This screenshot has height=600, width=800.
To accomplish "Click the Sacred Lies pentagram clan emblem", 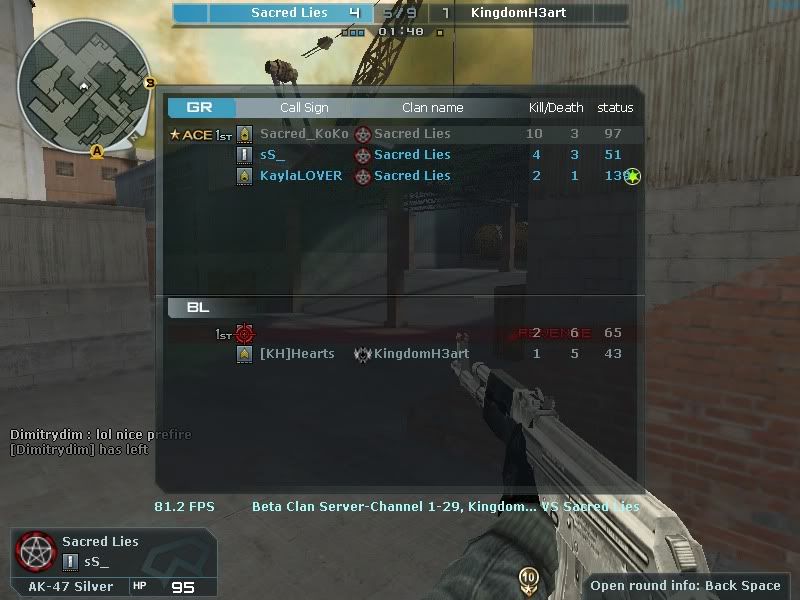I will [34, 550].
